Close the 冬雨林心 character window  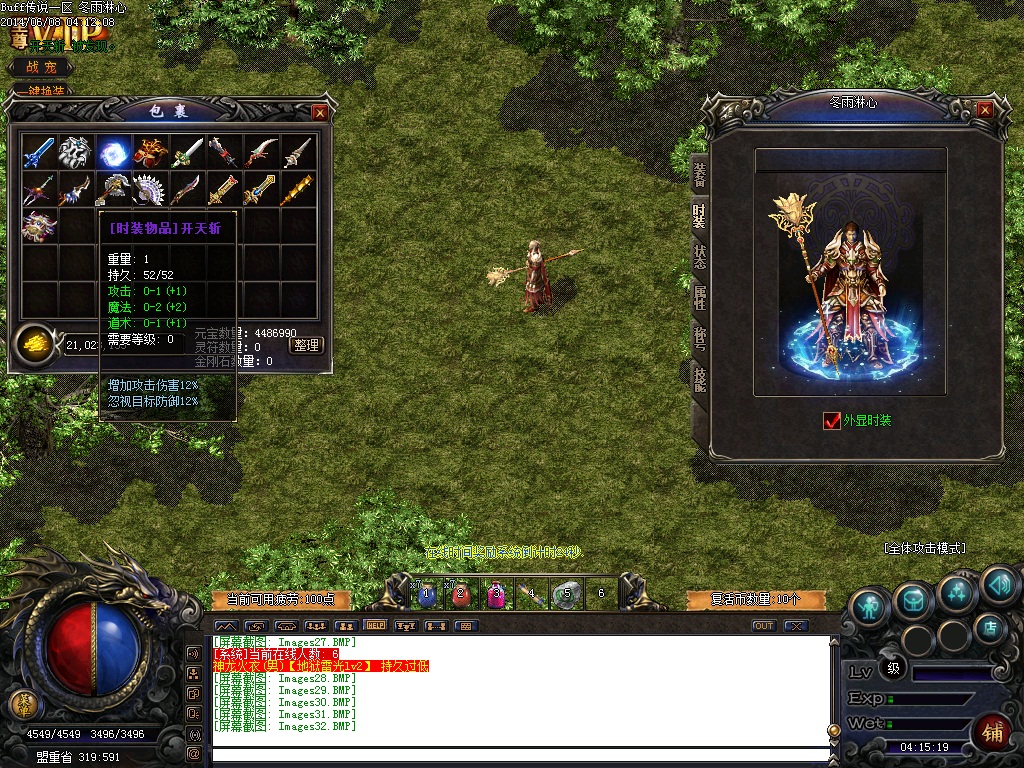(985, 109)
